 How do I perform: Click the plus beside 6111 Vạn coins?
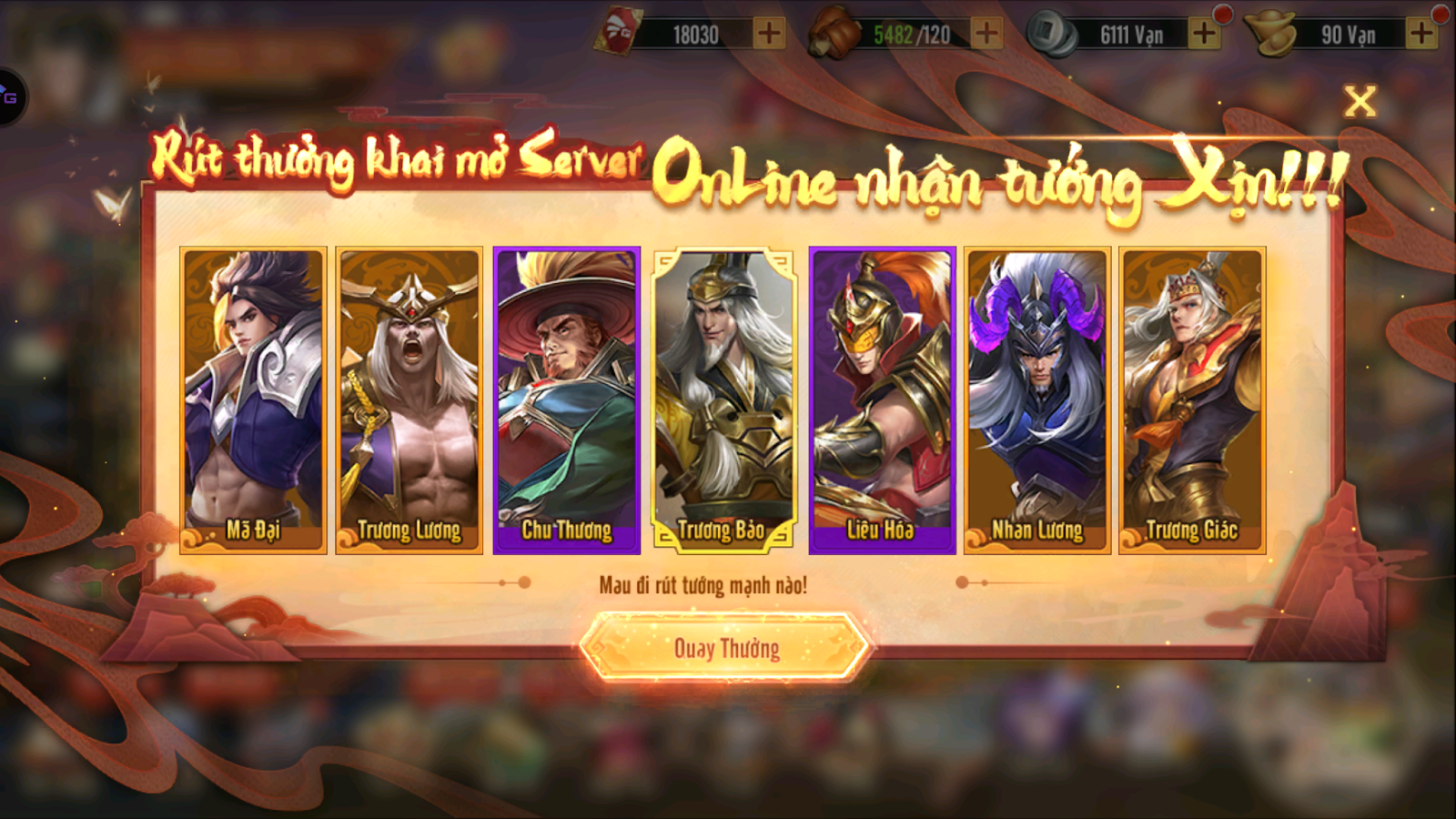pyautogui.click(x=1205, y=35)
